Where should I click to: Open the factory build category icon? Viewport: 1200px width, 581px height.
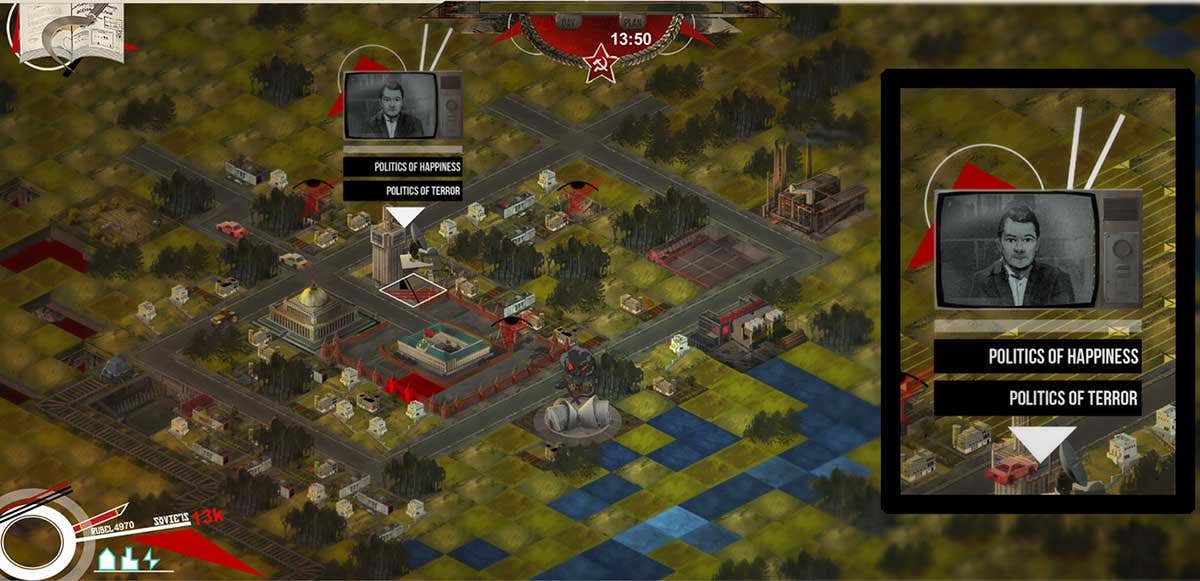click(130, 559)
